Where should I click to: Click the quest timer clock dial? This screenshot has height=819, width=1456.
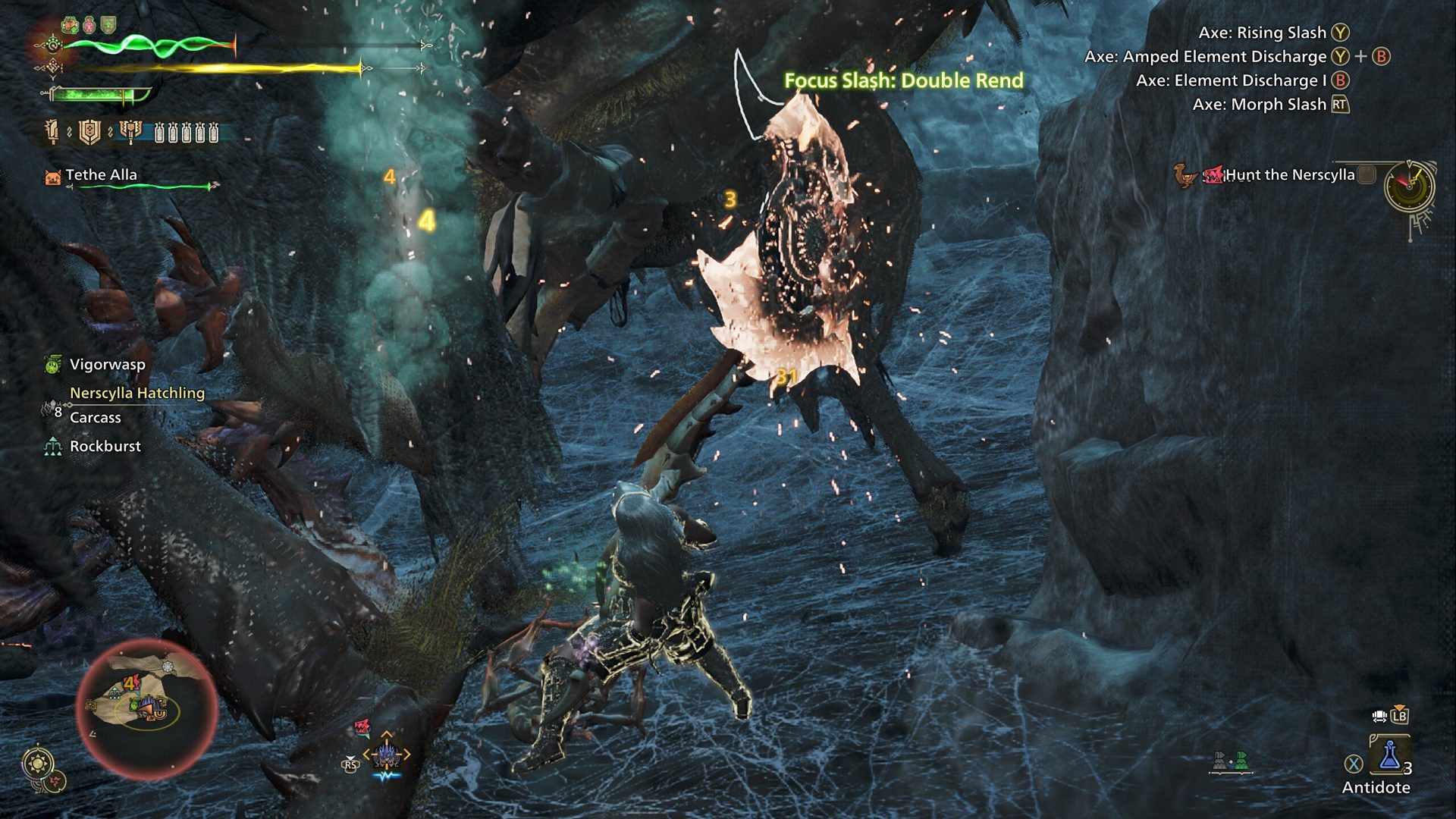(1409, 187)
